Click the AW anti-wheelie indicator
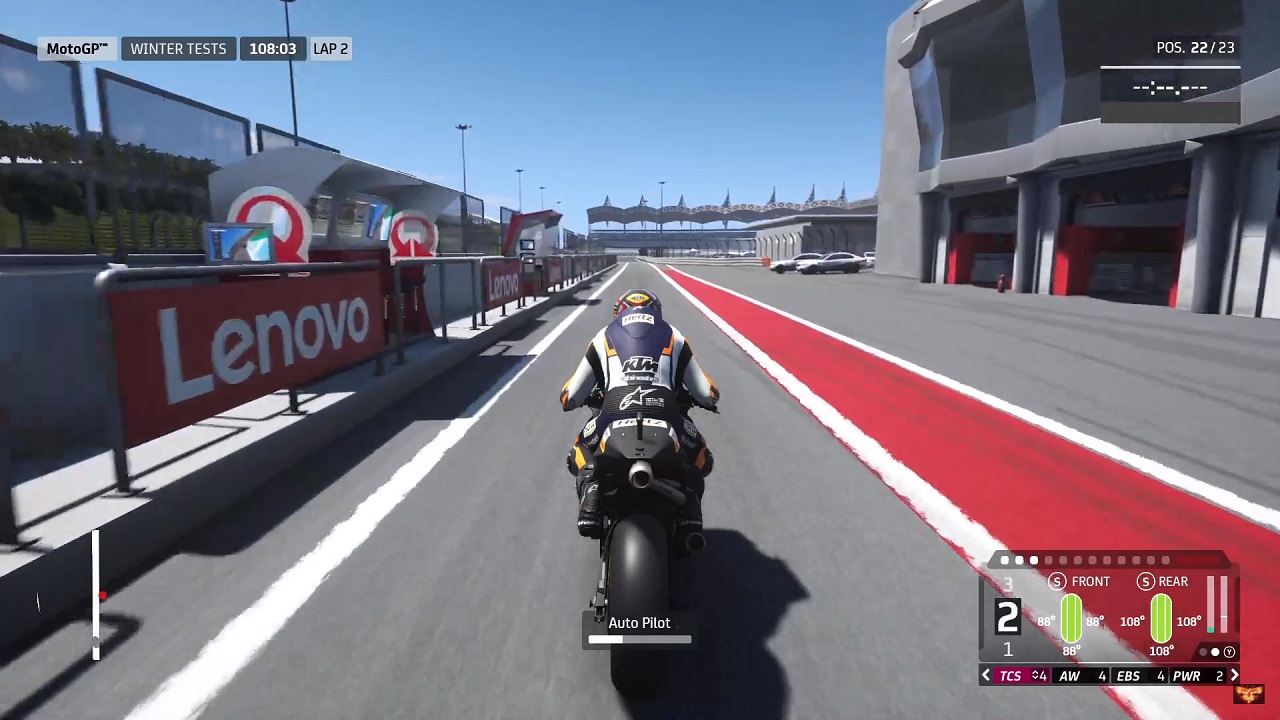The height and width of the screenshot is (720, 1280). coord(1071,675)
